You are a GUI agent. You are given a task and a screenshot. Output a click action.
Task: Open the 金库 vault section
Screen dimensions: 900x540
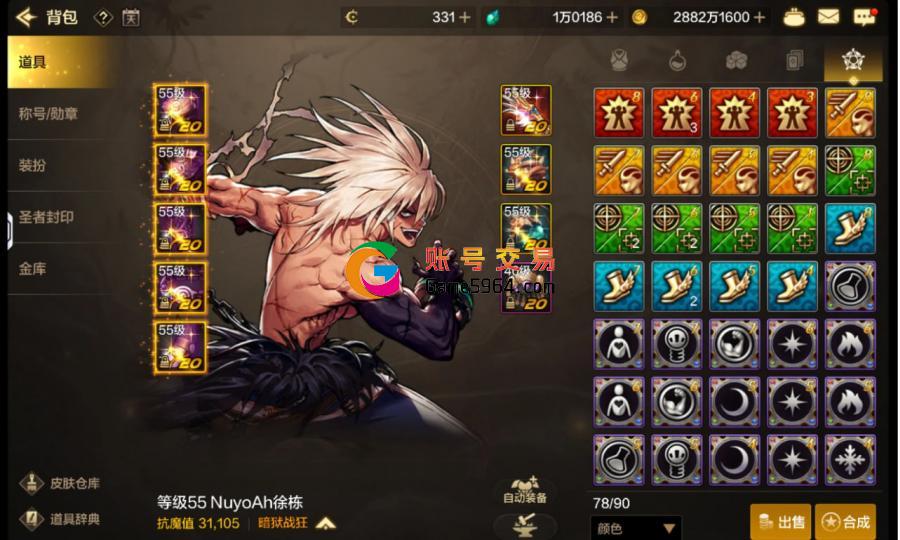click(32, 269)
